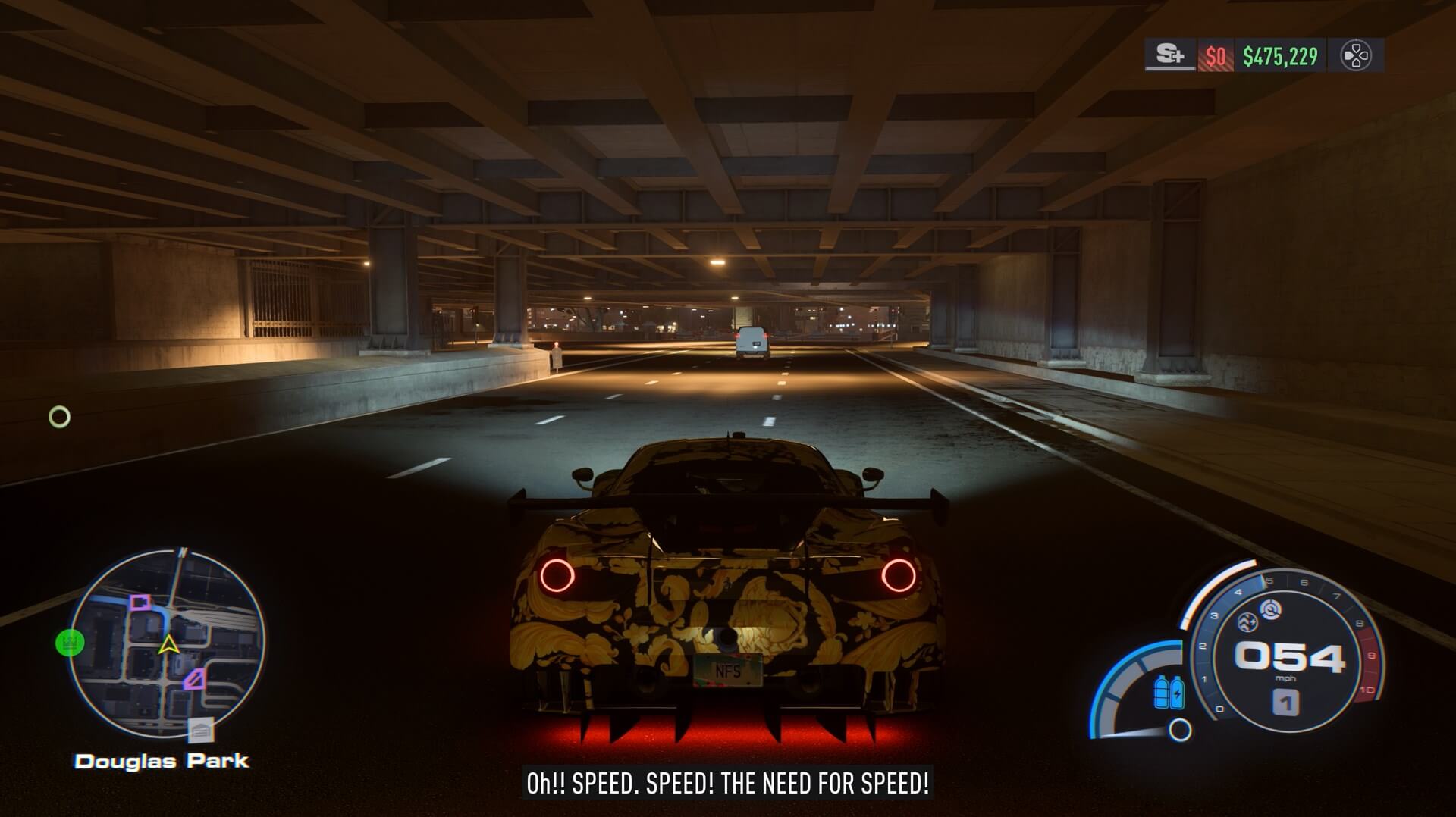Select the chevrons and lightning icon in the speedometer
1456x817 pixels.
[x=1247, y=623]
